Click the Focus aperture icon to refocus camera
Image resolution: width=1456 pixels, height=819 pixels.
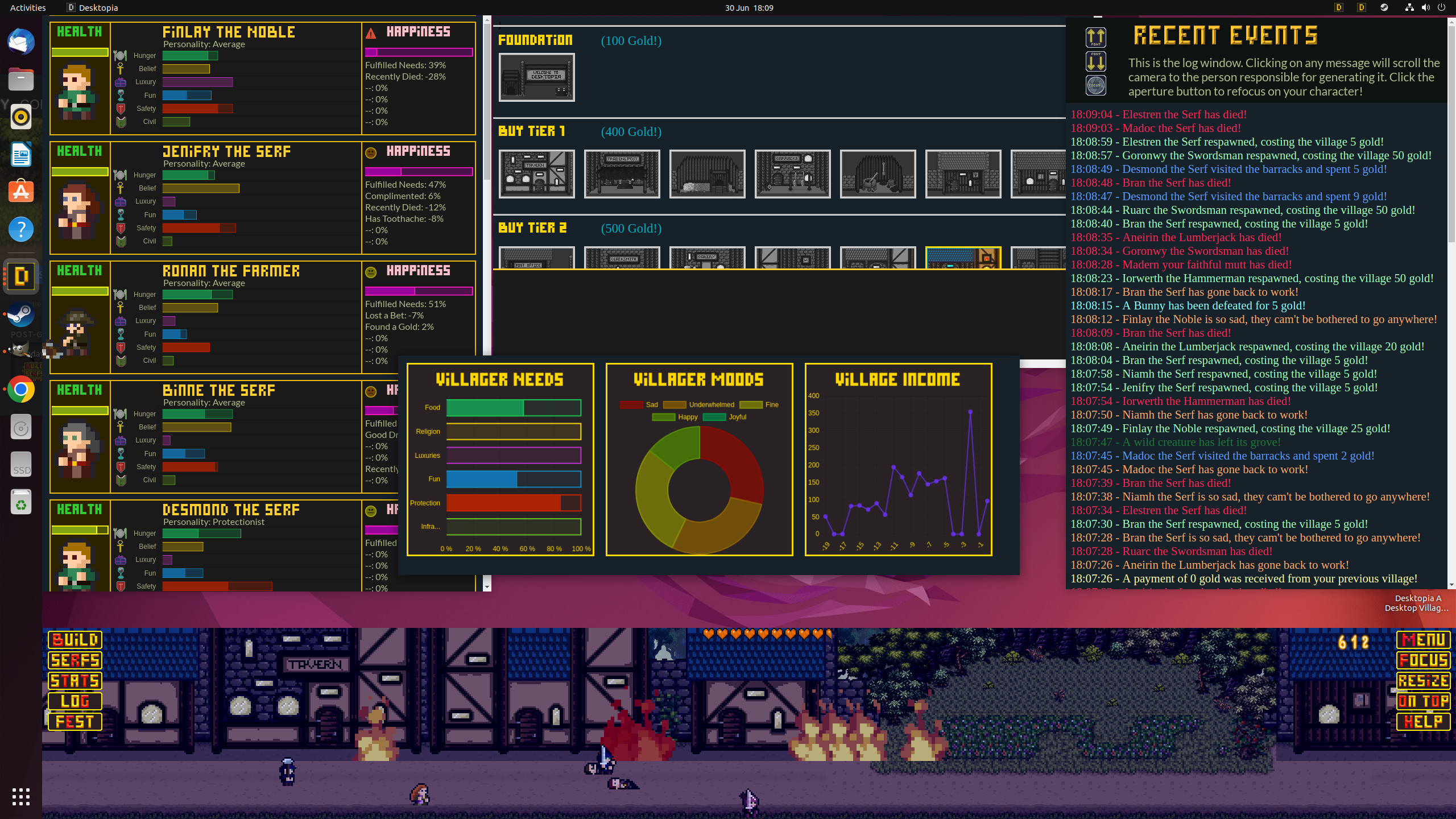(x=1095, y=85)
